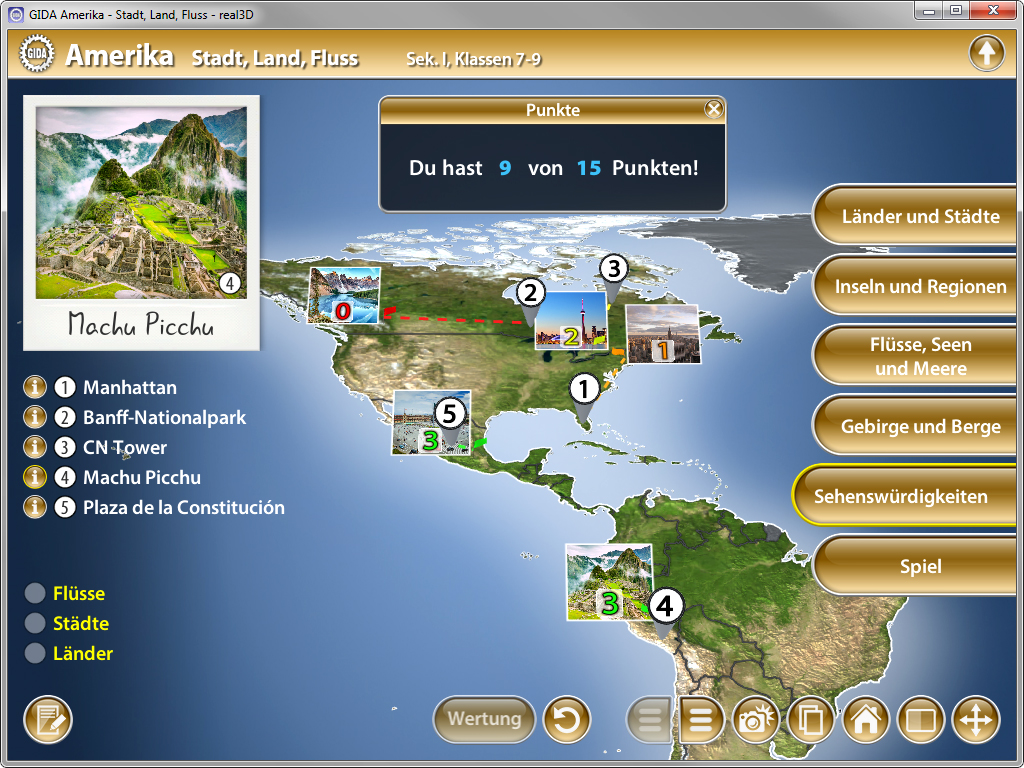1024x768 pixels.
Task: Open the Spiel section
Action: tap(920, 567)
